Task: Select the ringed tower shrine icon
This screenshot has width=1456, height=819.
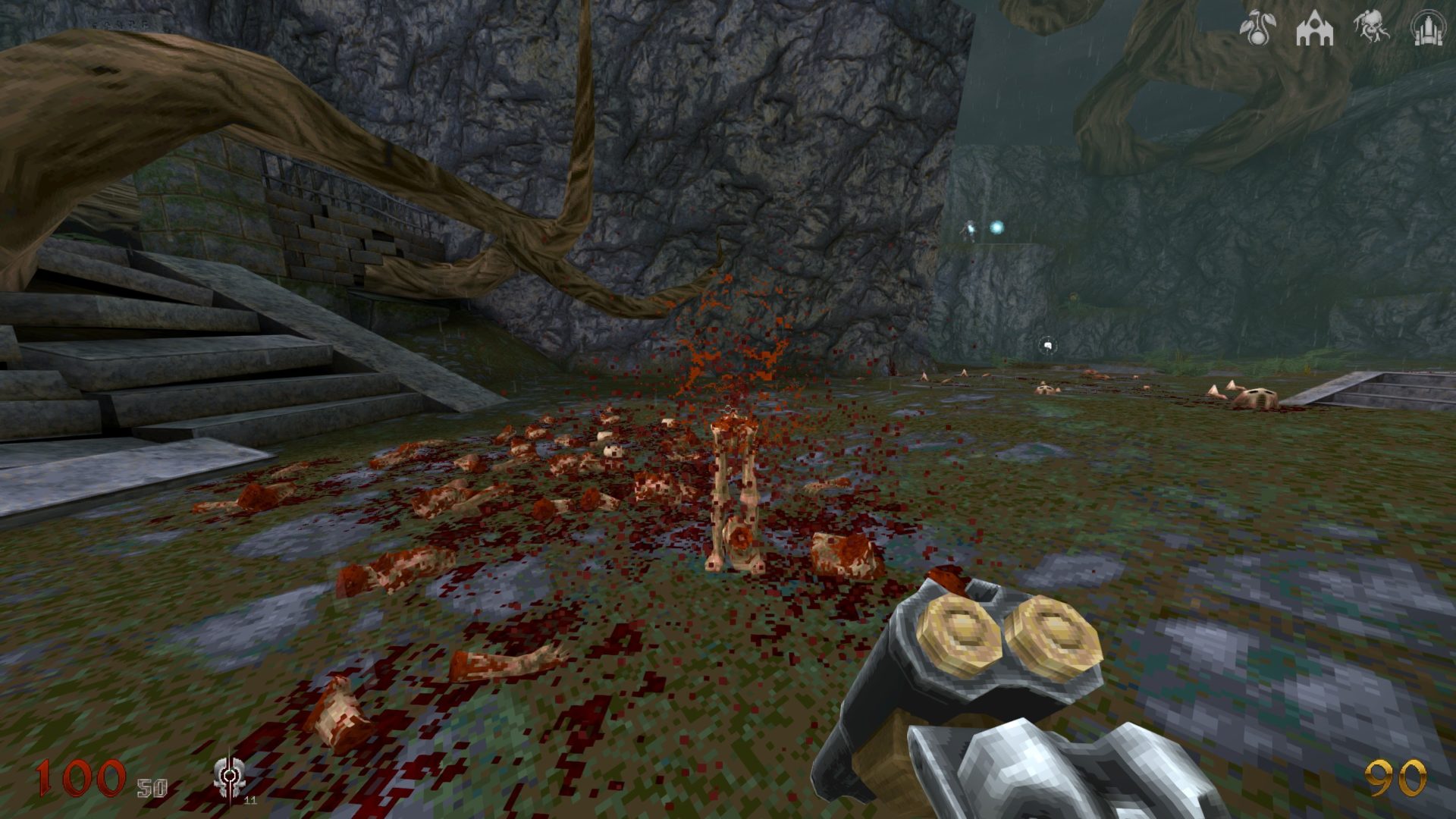Action: pyautogui.click(x=1426, y=28)
